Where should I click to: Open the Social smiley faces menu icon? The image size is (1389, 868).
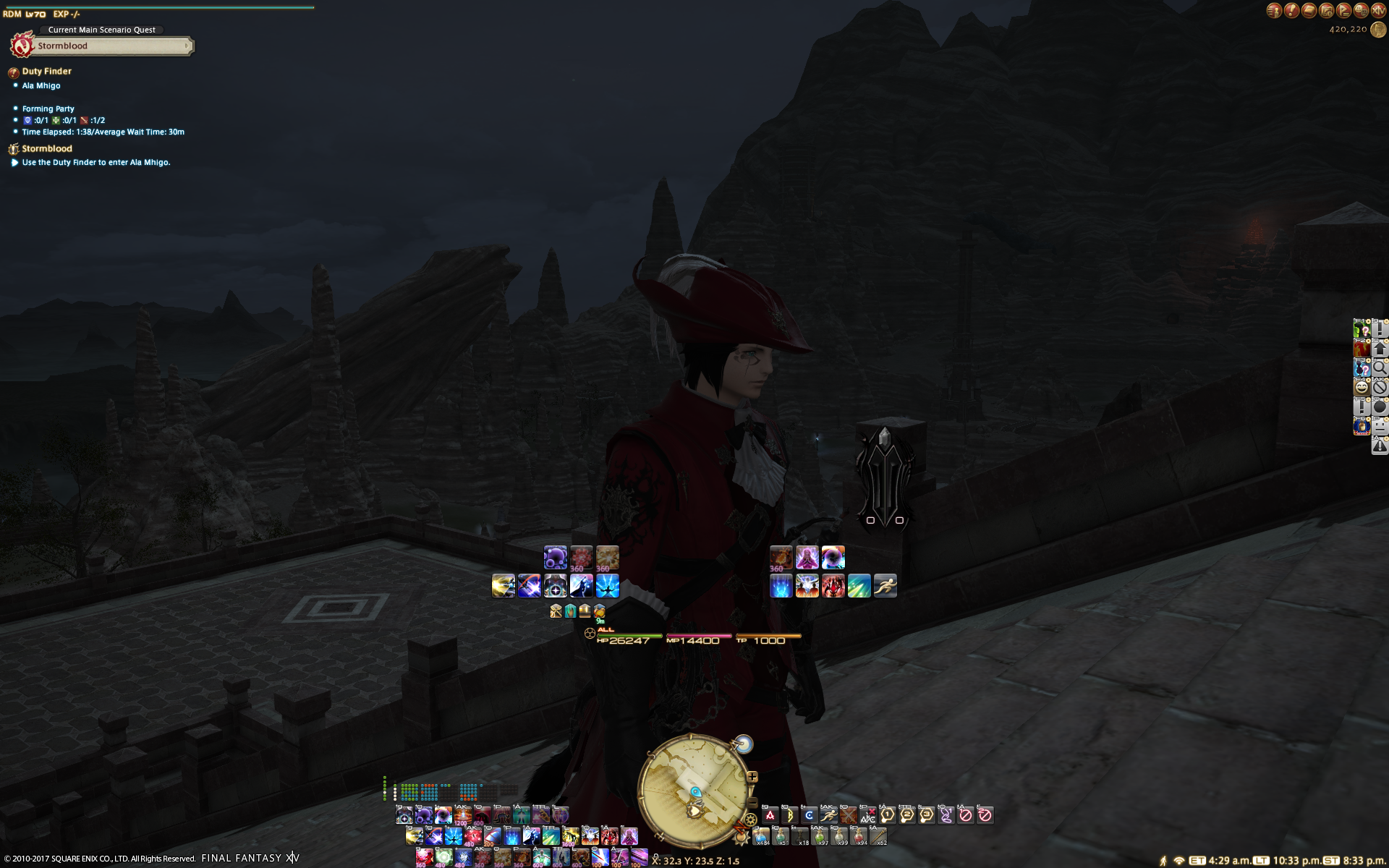tap(1361, 10)
